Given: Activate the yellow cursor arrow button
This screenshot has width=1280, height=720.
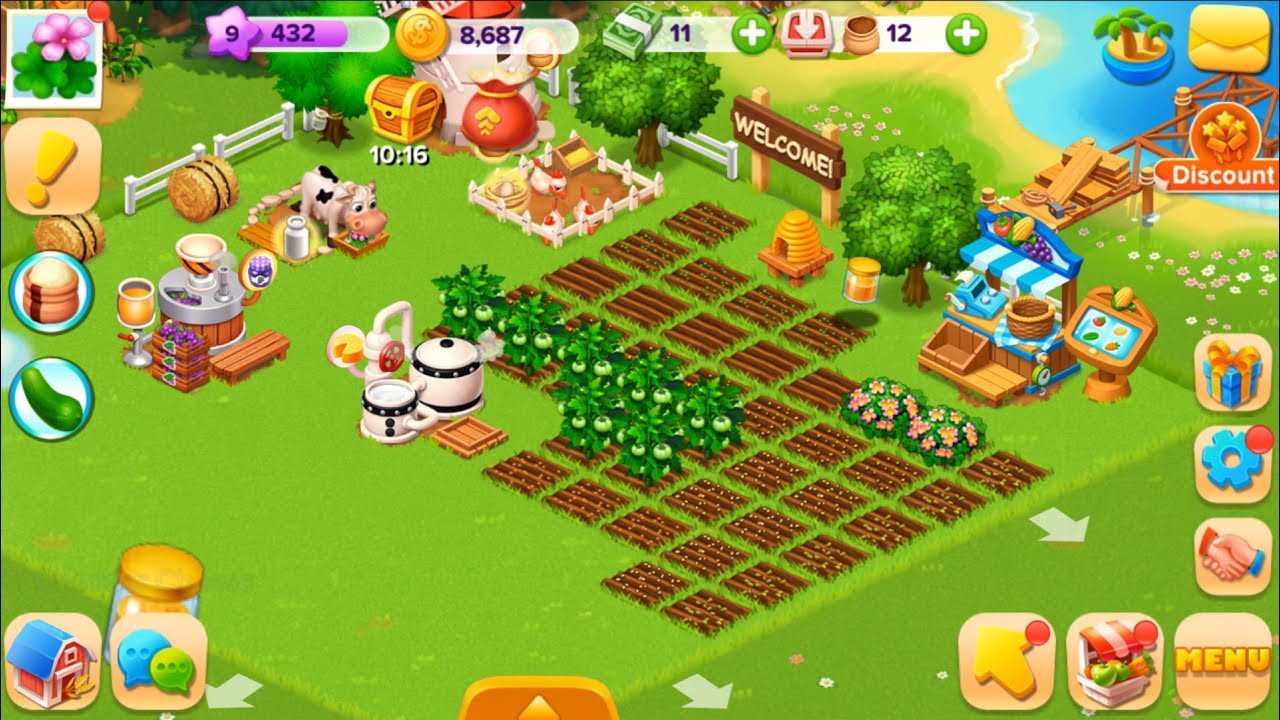Looking at the screenshot, I should click(x=1005, y=661).
